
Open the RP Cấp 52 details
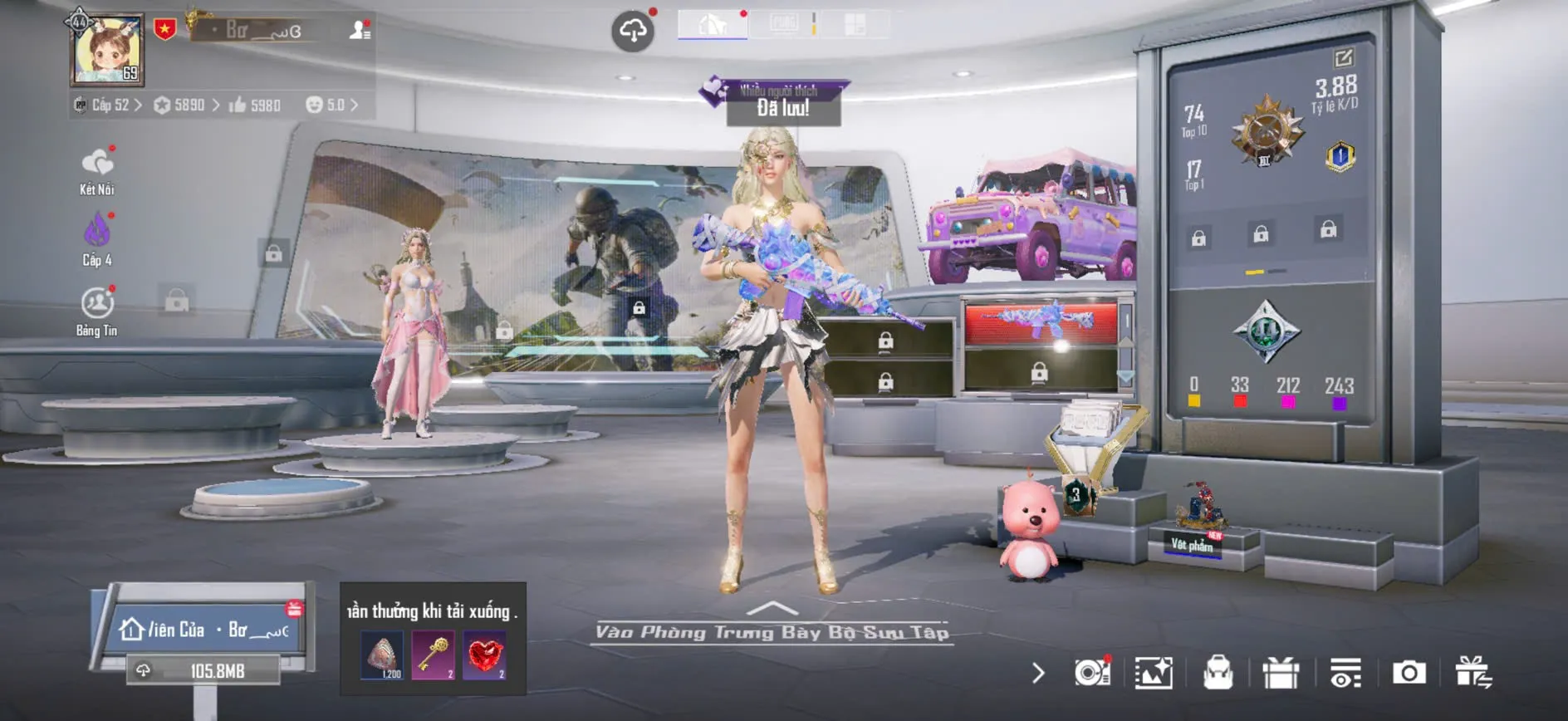coord(110,105)
